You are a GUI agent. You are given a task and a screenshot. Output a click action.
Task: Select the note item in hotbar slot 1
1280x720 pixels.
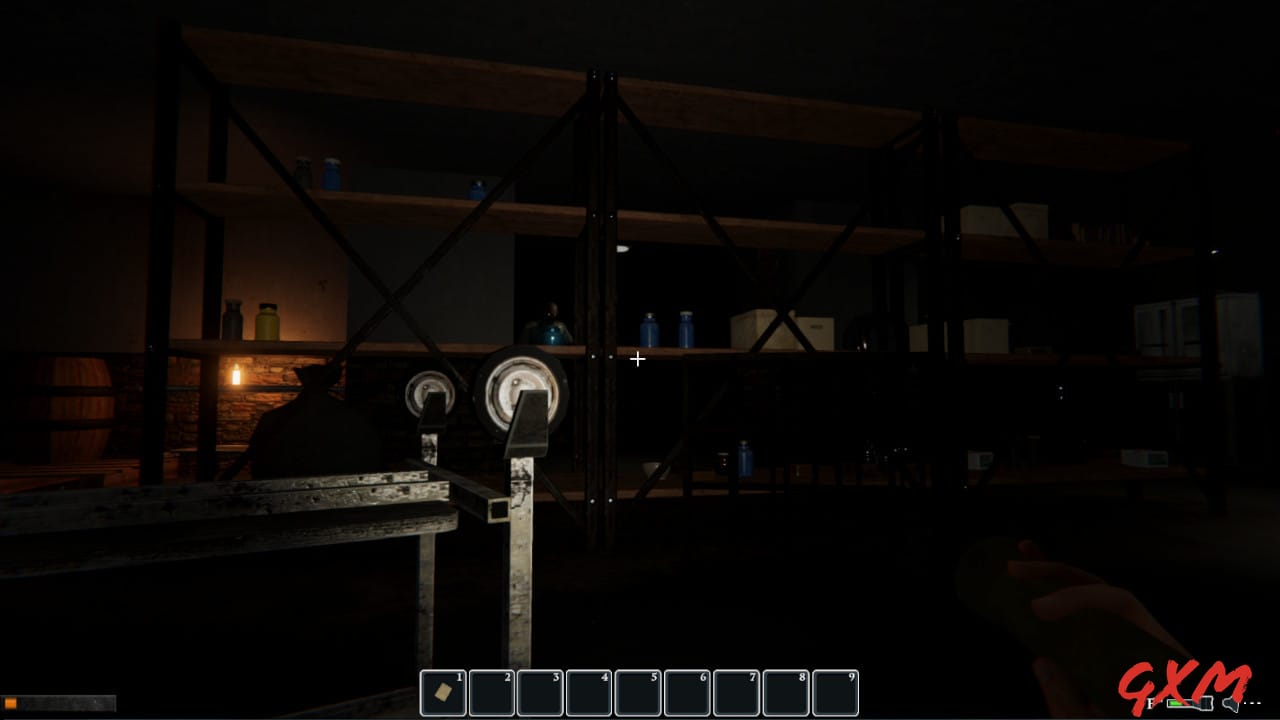443,692
